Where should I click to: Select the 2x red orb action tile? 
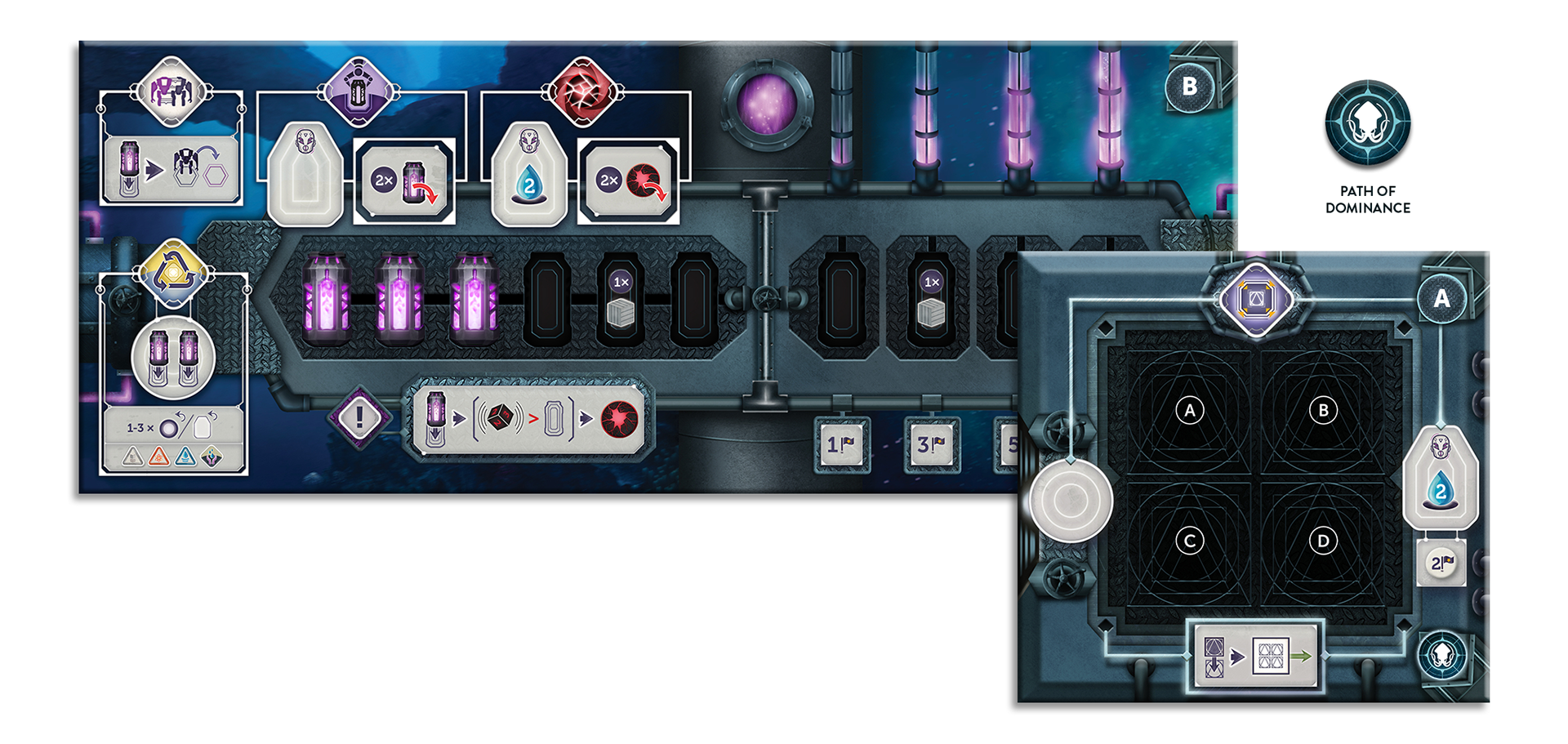click(x=629, y=181)
